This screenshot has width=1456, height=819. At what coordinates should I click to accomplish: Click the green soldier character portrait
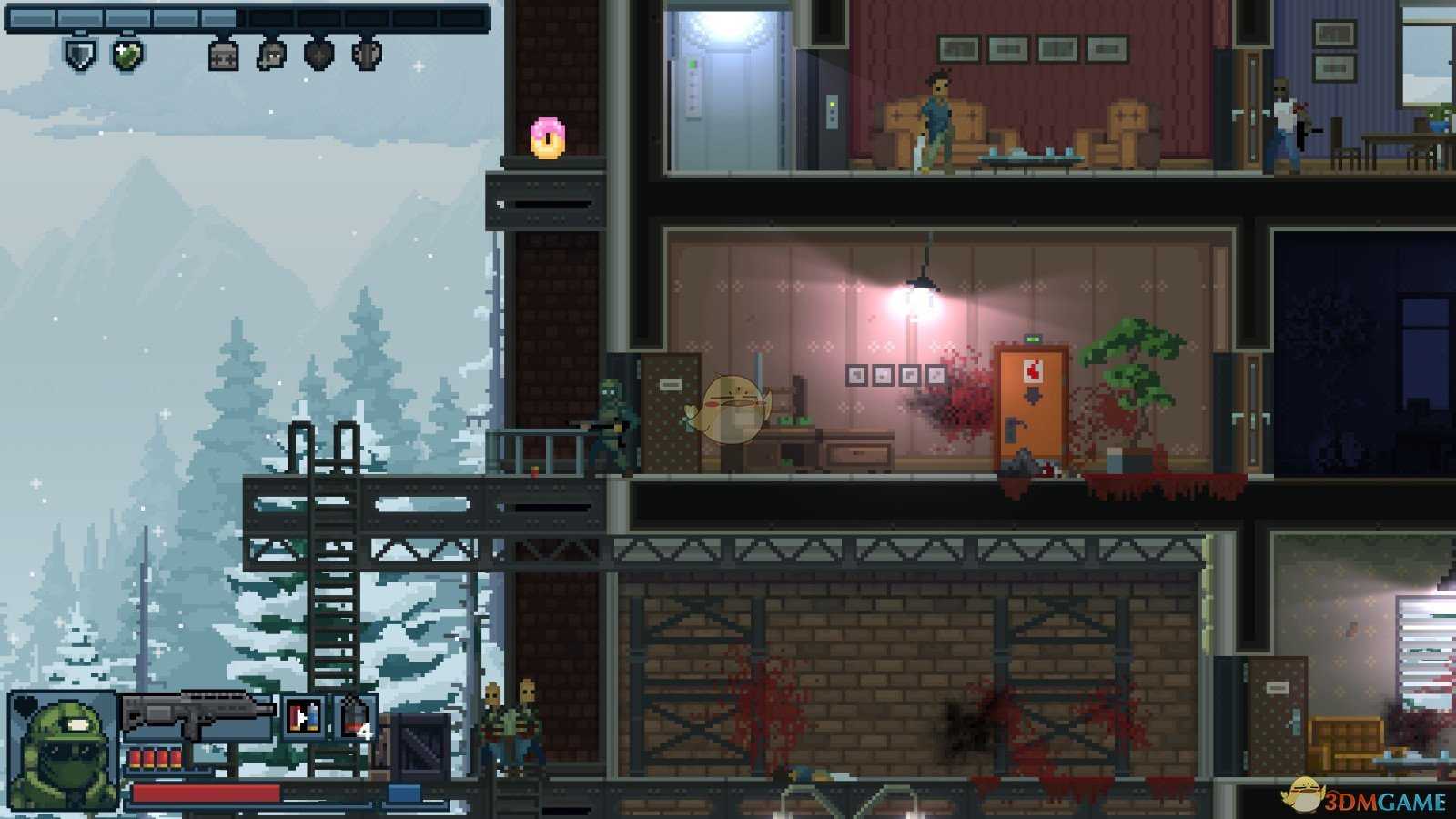coord(64,751)
